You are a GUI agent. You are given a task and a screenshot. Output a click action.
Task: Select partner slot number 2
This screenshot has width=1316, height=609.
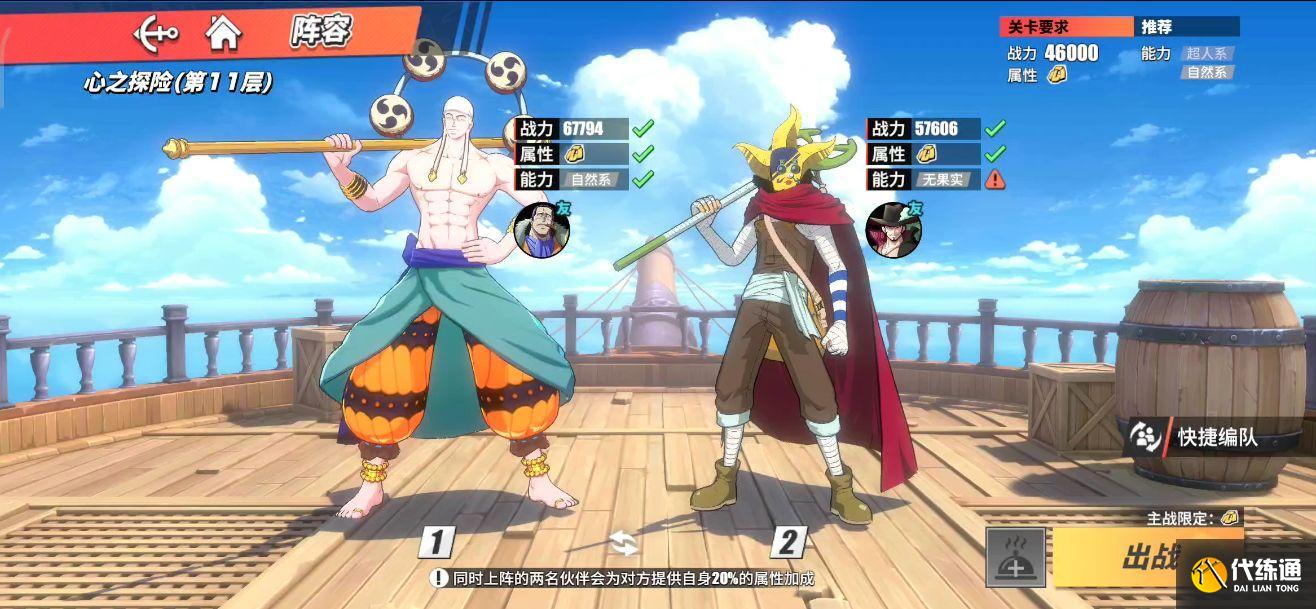[788, 542]
